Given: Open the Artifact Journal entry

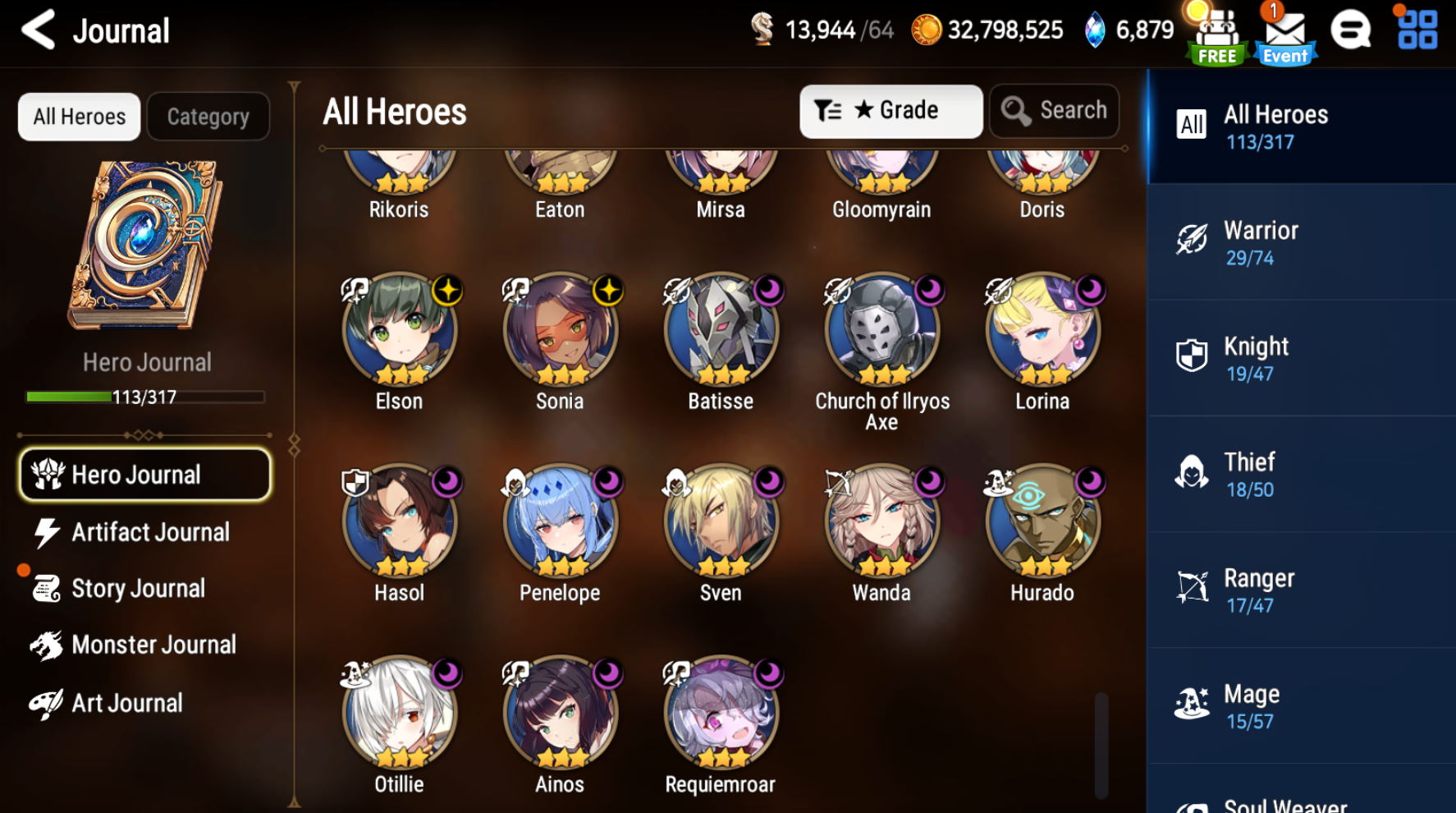Looking at the screenshot, I should tap(149, 532).
